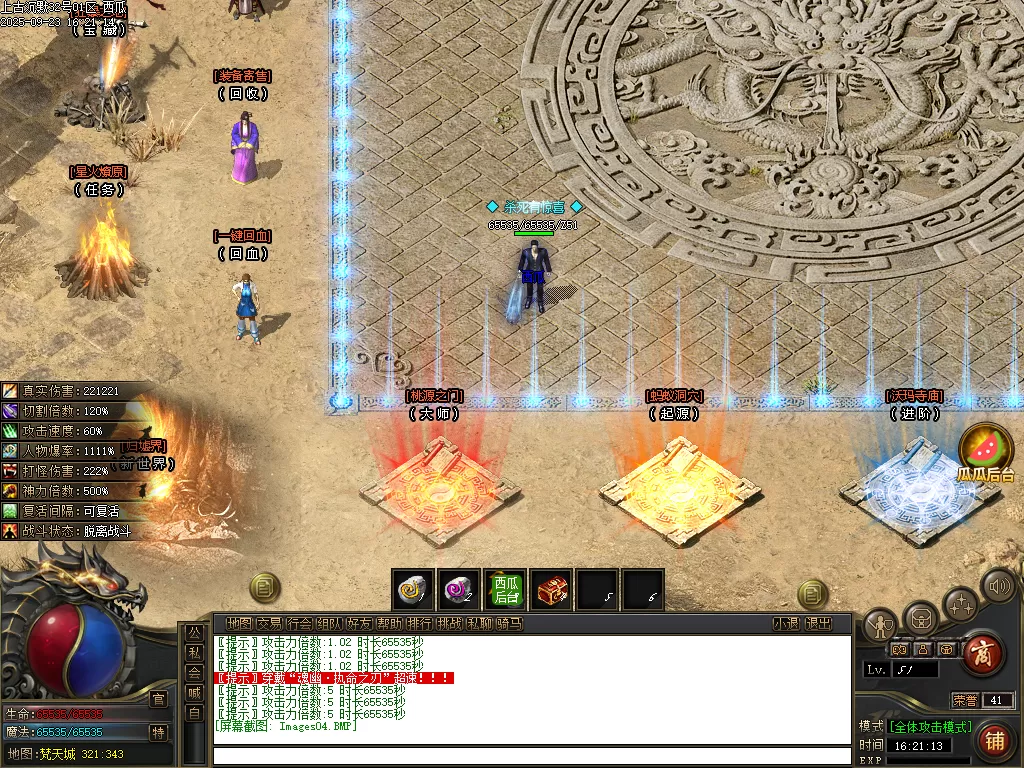
Task: Open the 行会 guild panel
Action: click(299, 624)
